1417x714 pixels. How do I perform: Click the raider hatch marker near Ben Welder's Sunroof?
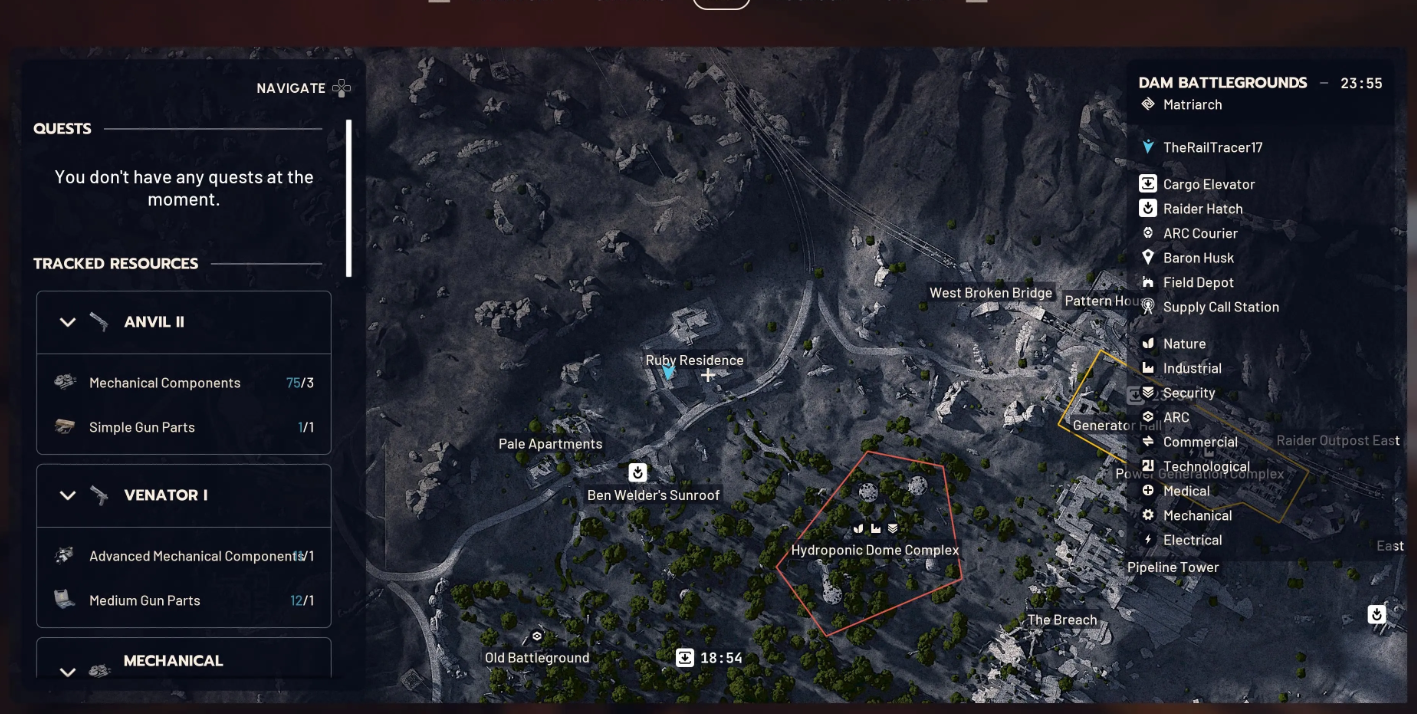point(637,472)
